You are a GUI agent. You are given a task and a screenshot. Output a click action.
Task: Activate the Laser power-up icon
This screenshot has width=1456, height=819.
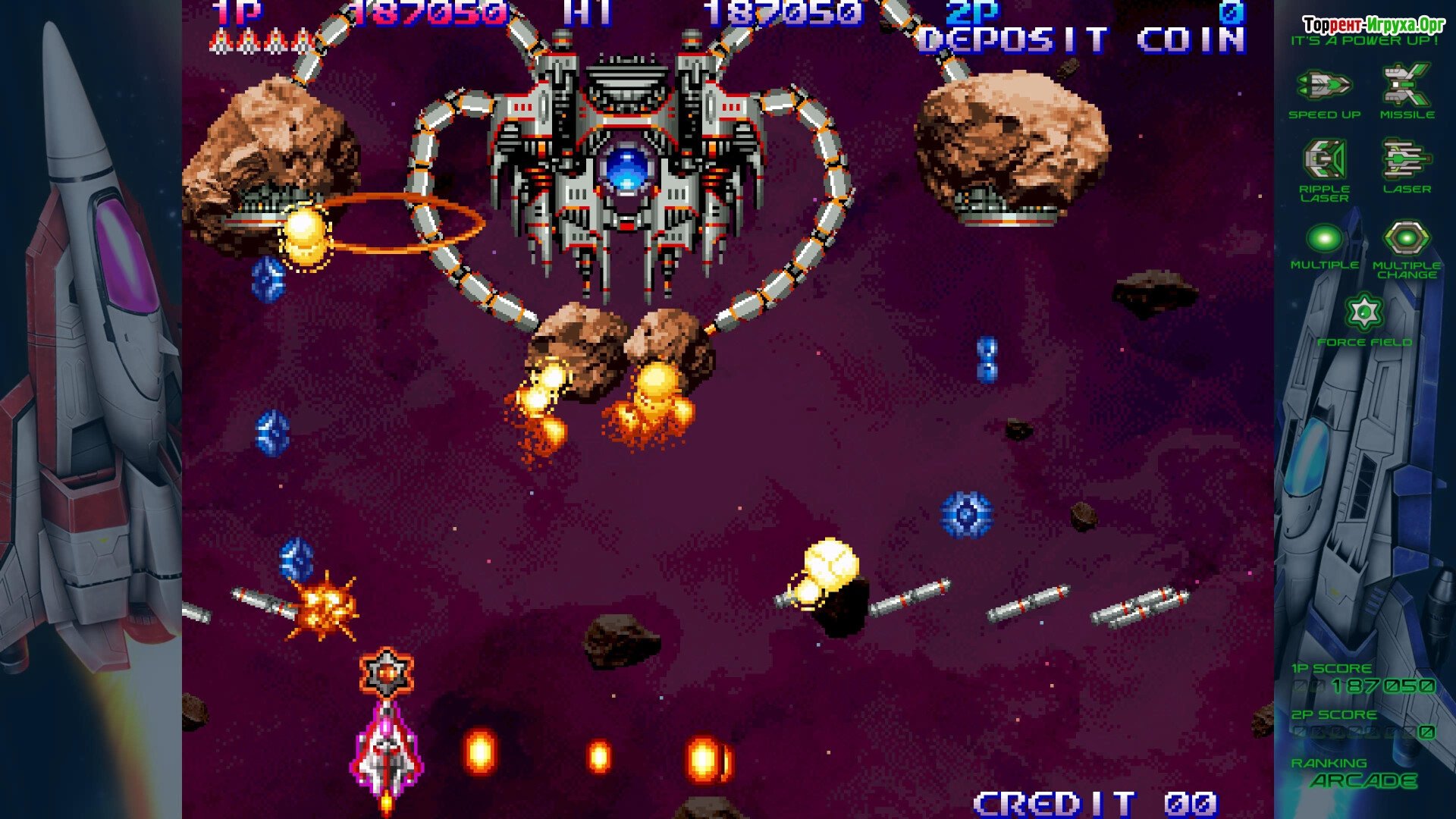click(1407, 159)
